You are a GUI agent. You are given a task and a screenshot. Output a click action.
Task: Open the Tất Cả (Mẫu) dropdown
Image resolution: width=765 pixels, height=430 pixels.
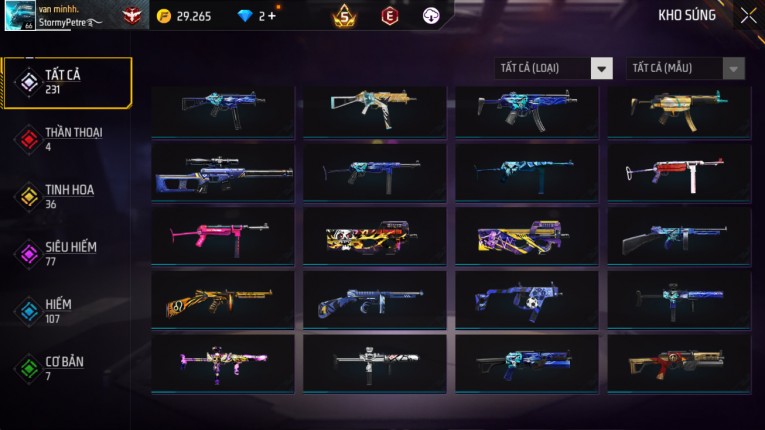tap(685, 68)
